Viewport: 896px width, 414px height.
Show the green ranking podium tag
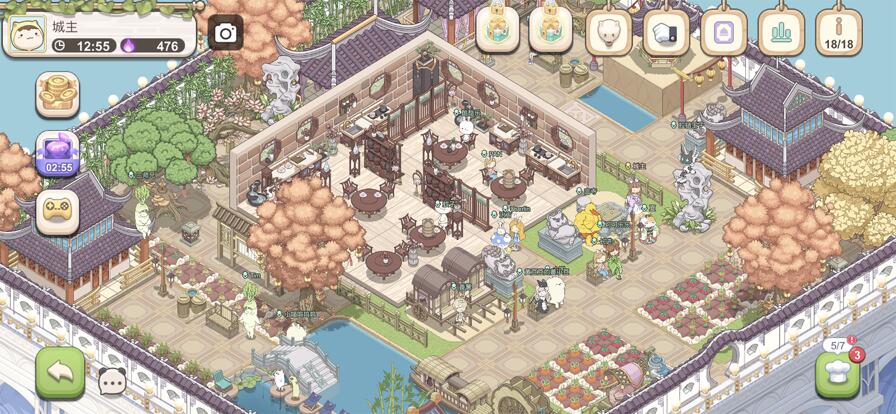pos(781,32)
